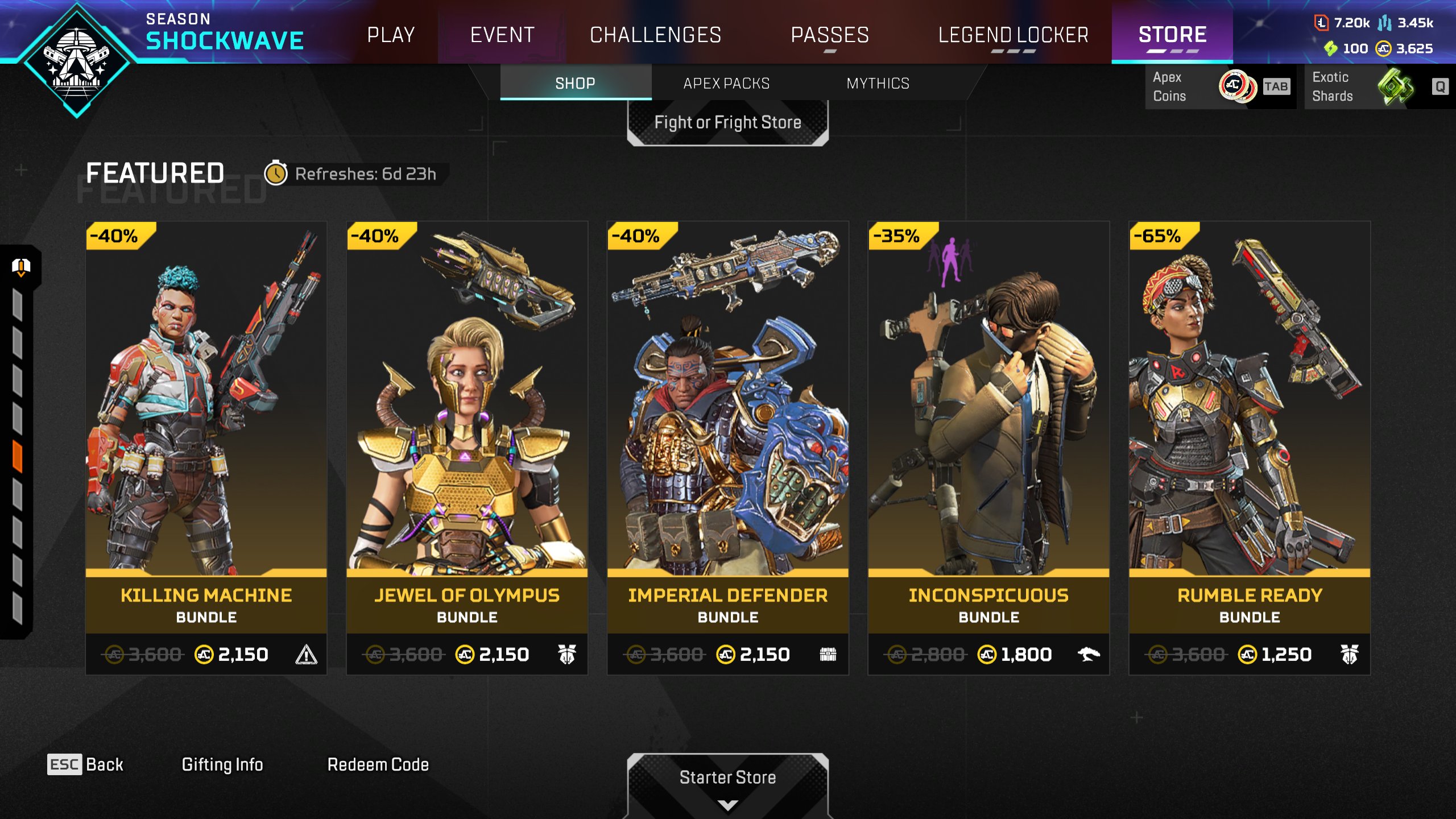The width and height of the screenshot is (1456, 819).
Task: Switch to the Event tab
Action: [x=502, y=35]
